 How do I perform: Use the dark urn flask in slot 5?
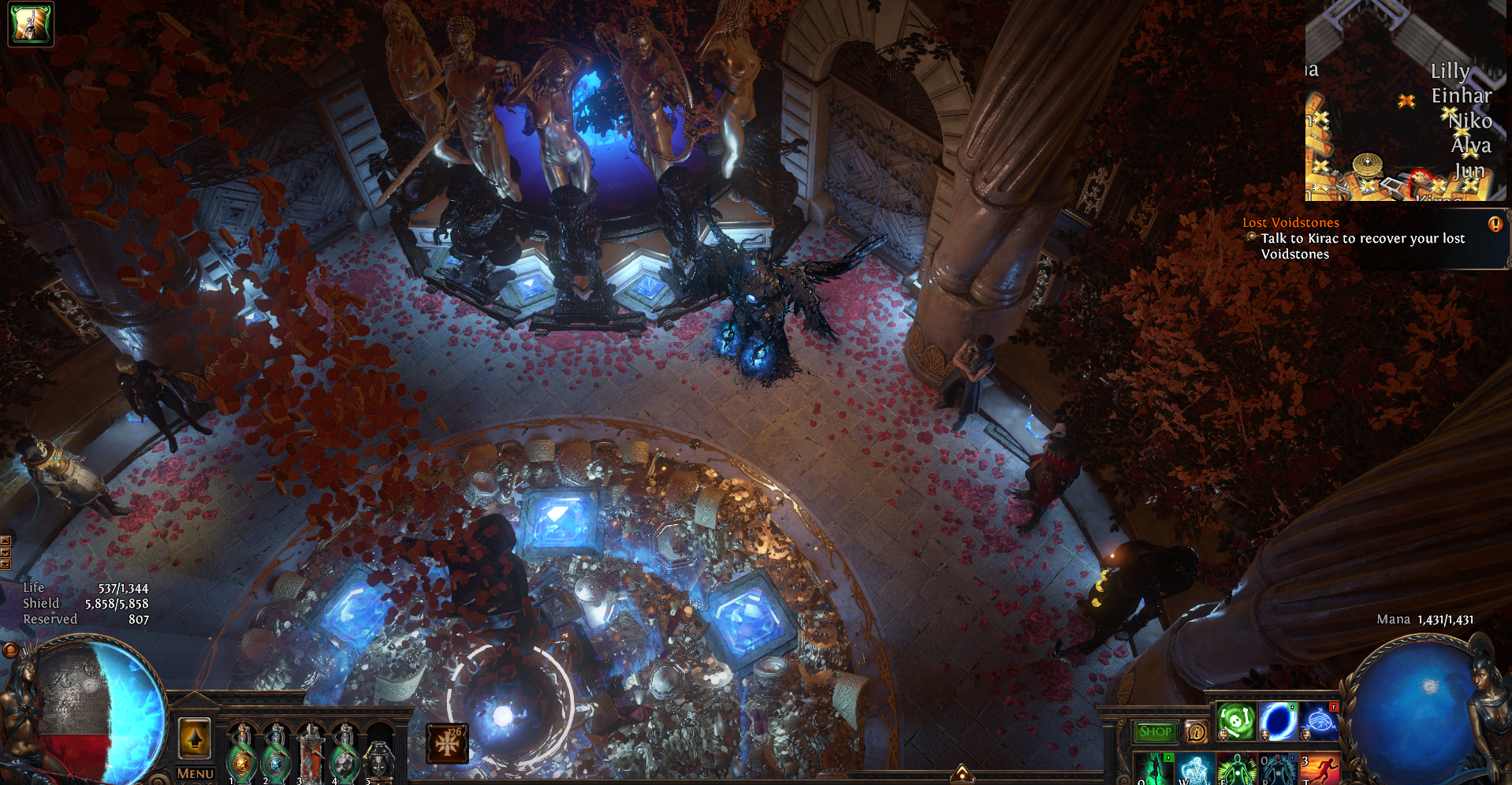pos(379,760)
